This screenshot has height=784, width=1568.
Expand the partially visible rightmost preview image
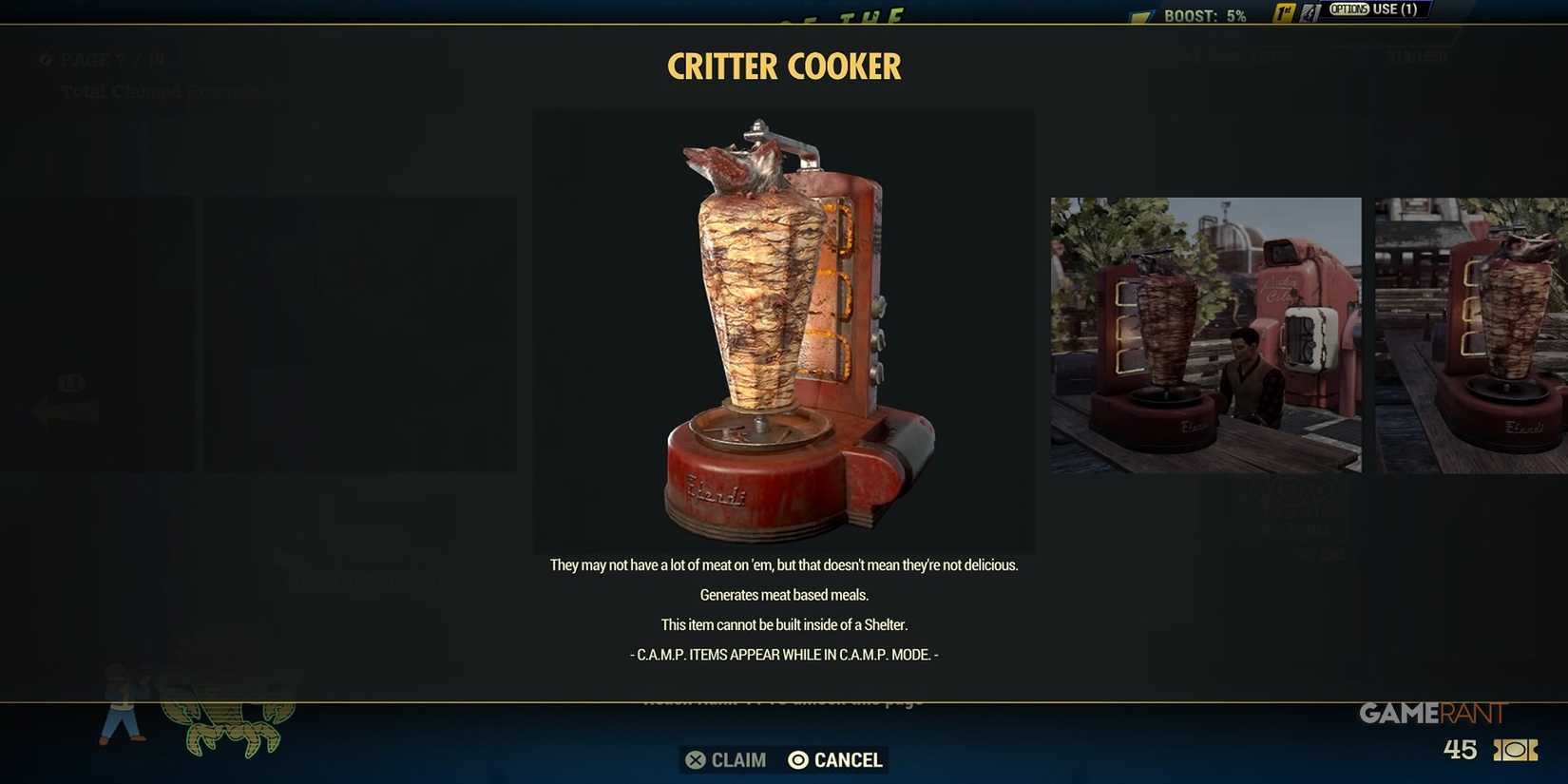pos(1470,334)
